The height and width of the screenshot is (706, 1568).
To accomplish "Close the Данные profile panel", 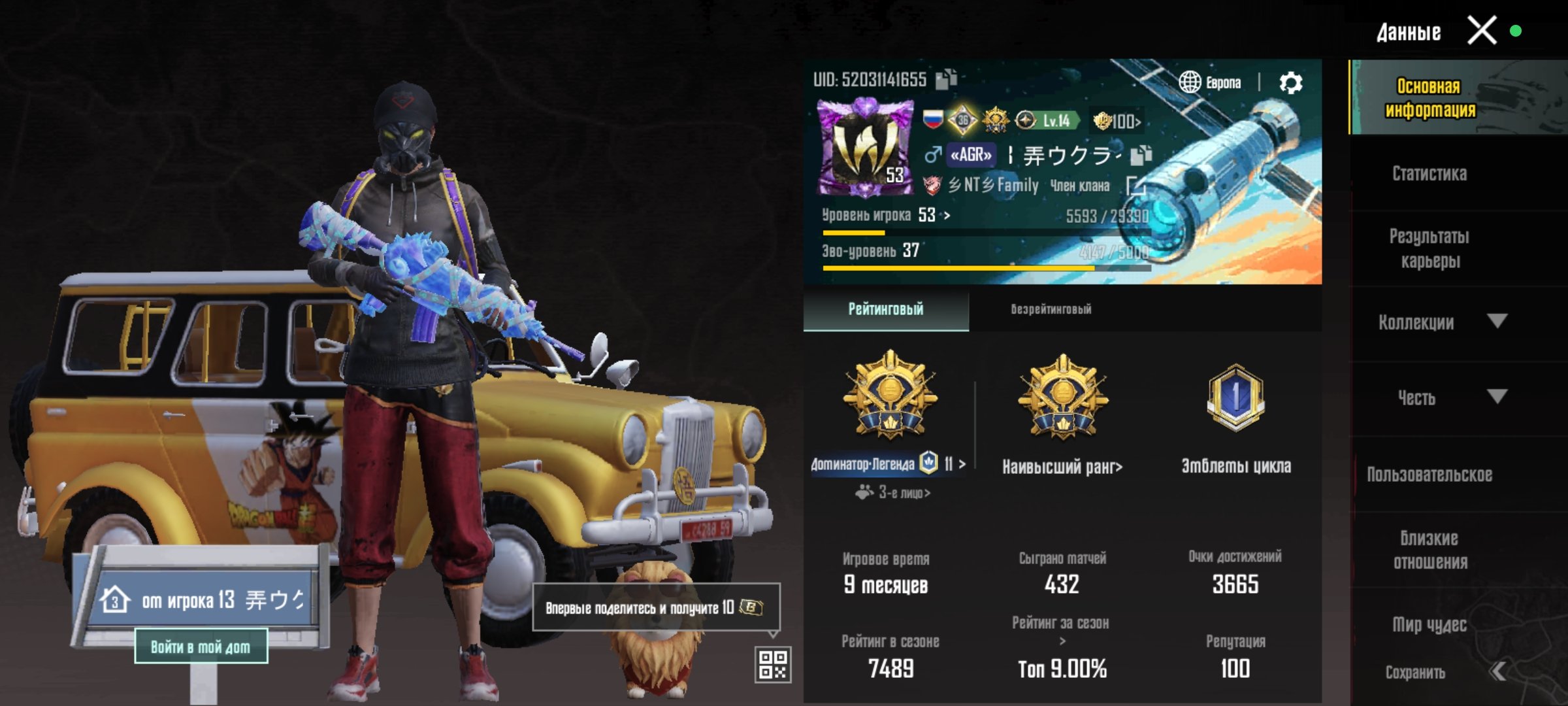I will point(1481,31).
